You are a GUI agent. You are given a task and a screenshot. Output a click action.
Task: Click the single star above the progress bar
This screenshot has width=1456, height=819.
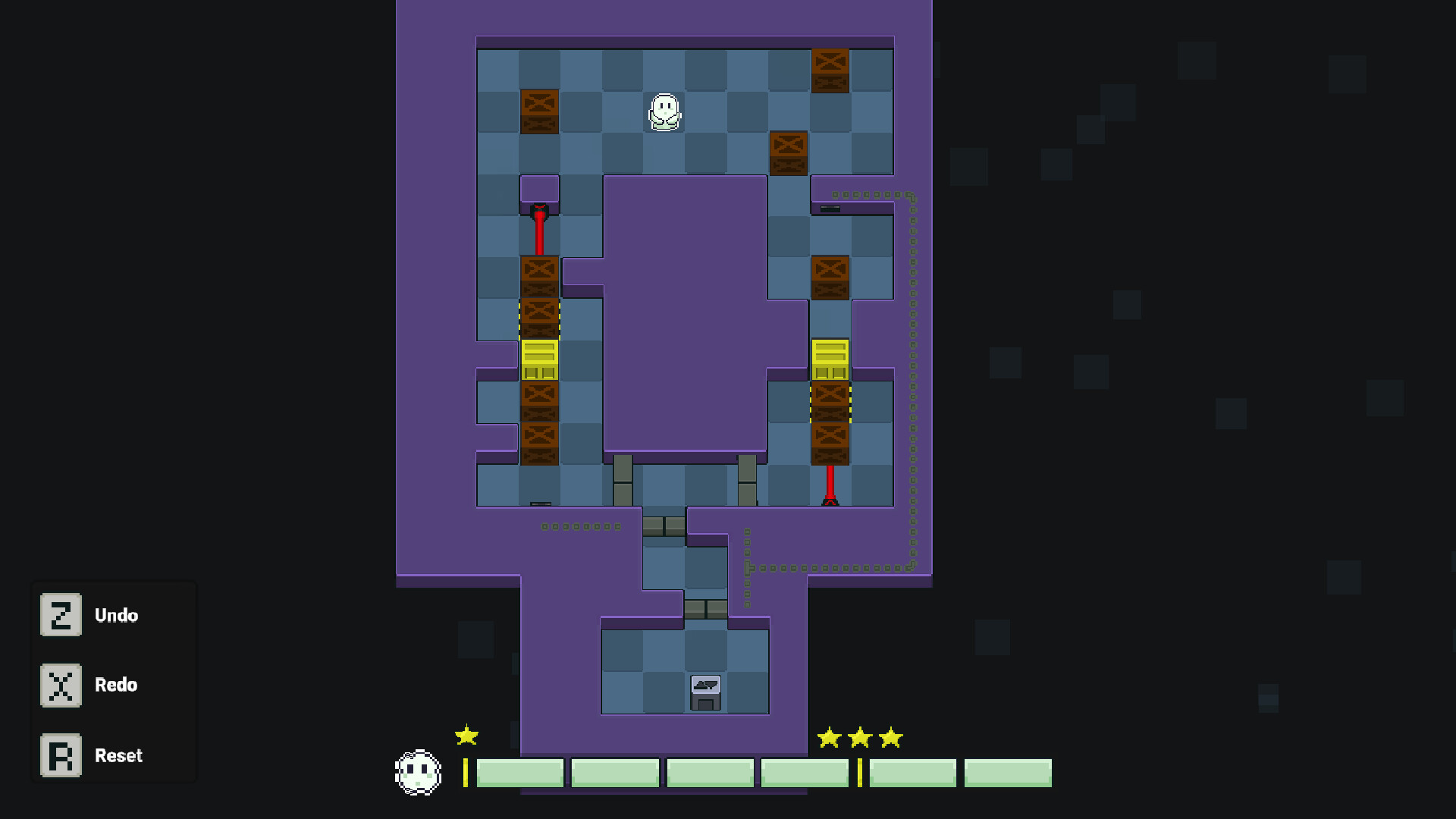(x=466, y=735)
